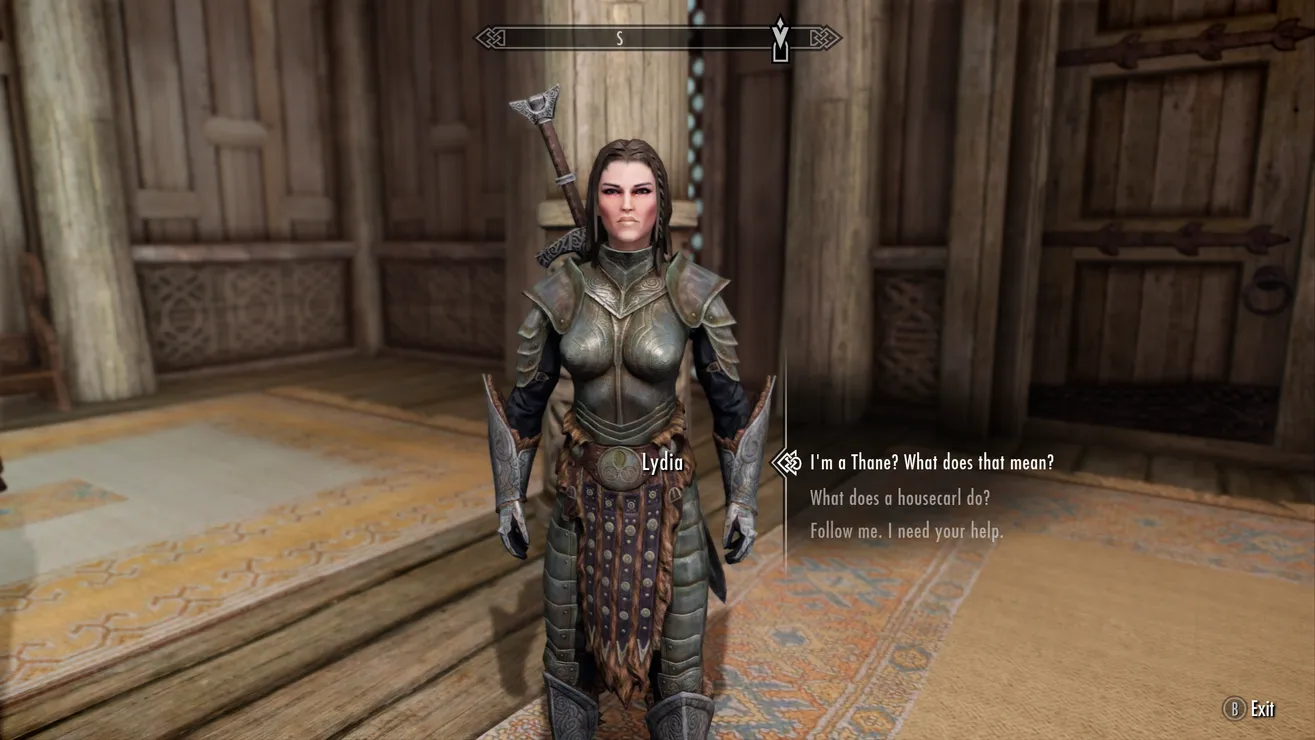Select "Follow me. I need your help."
Image resolution: width=1315 pixels, height=740 pixels.
[906, 531]
